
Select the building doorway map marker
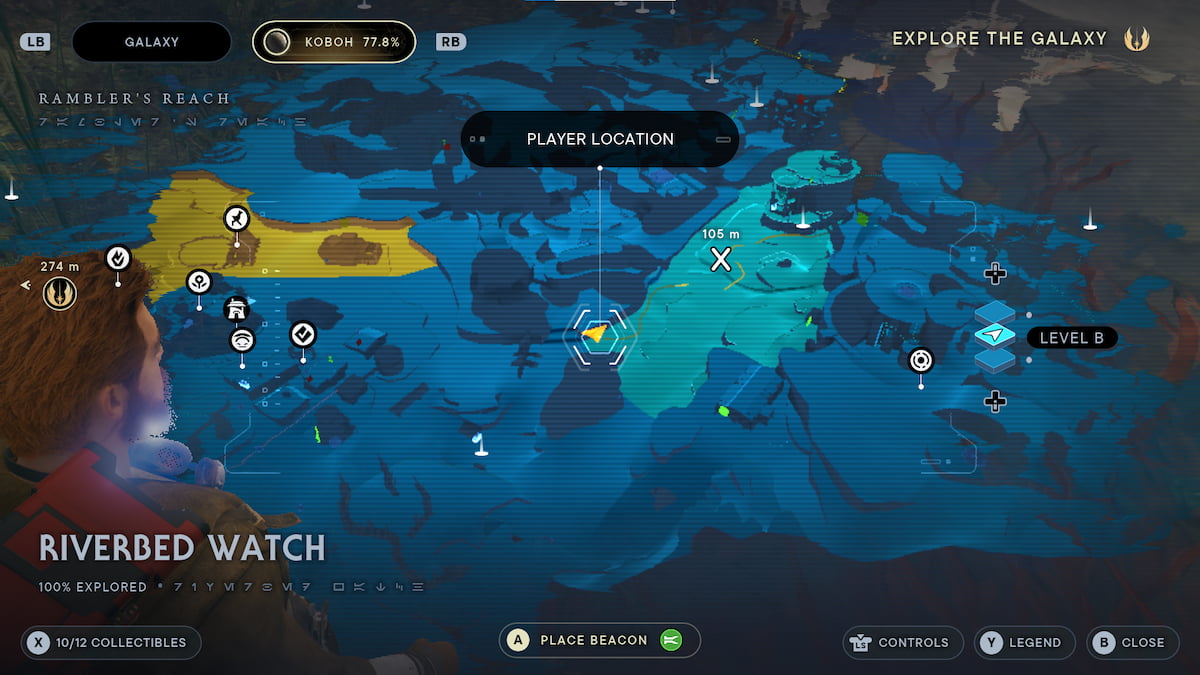coord(236,310)
